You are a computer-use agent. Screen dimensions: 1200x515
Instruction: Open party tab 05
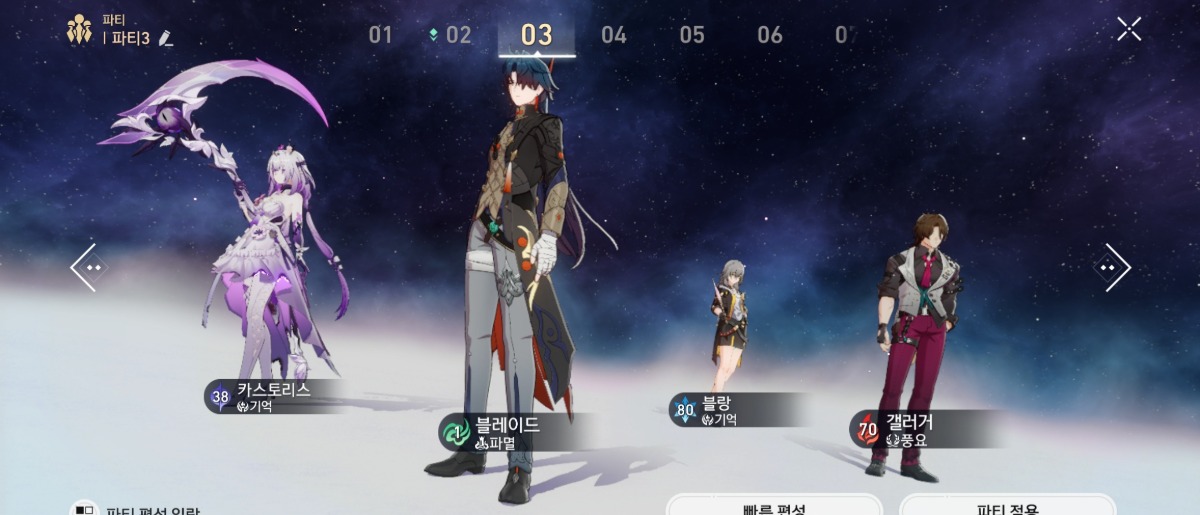(x=692, y=35)
